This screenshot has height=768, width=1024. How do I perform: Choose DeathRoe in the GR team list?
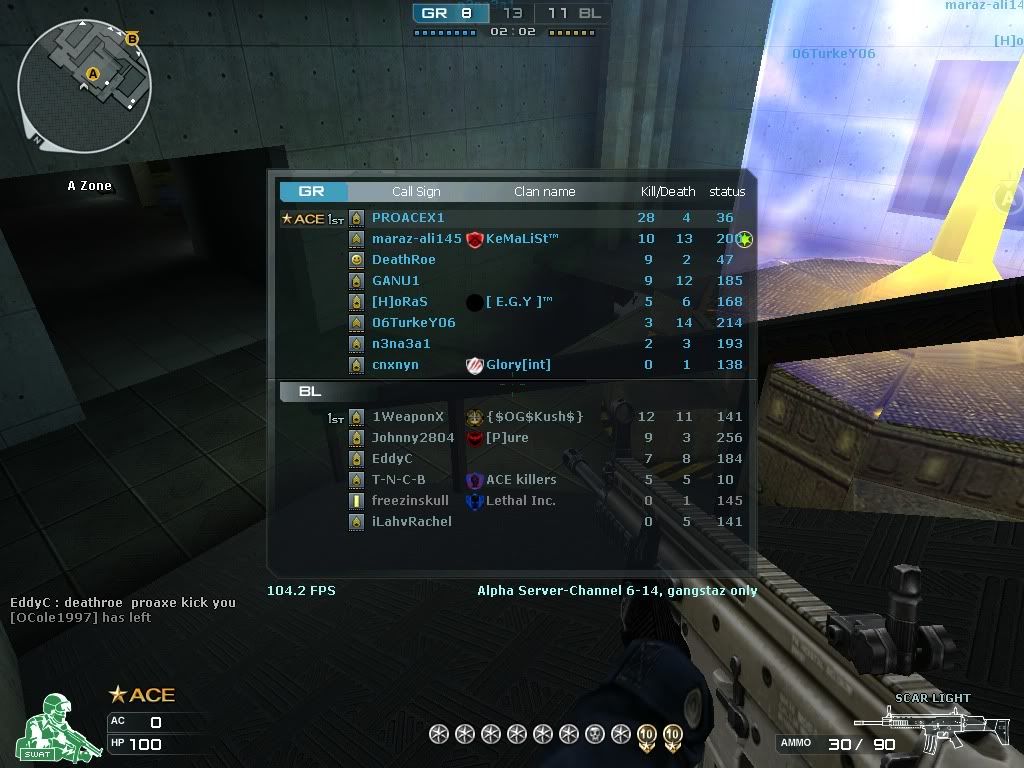pyautogui.click(x=403, y=260)
